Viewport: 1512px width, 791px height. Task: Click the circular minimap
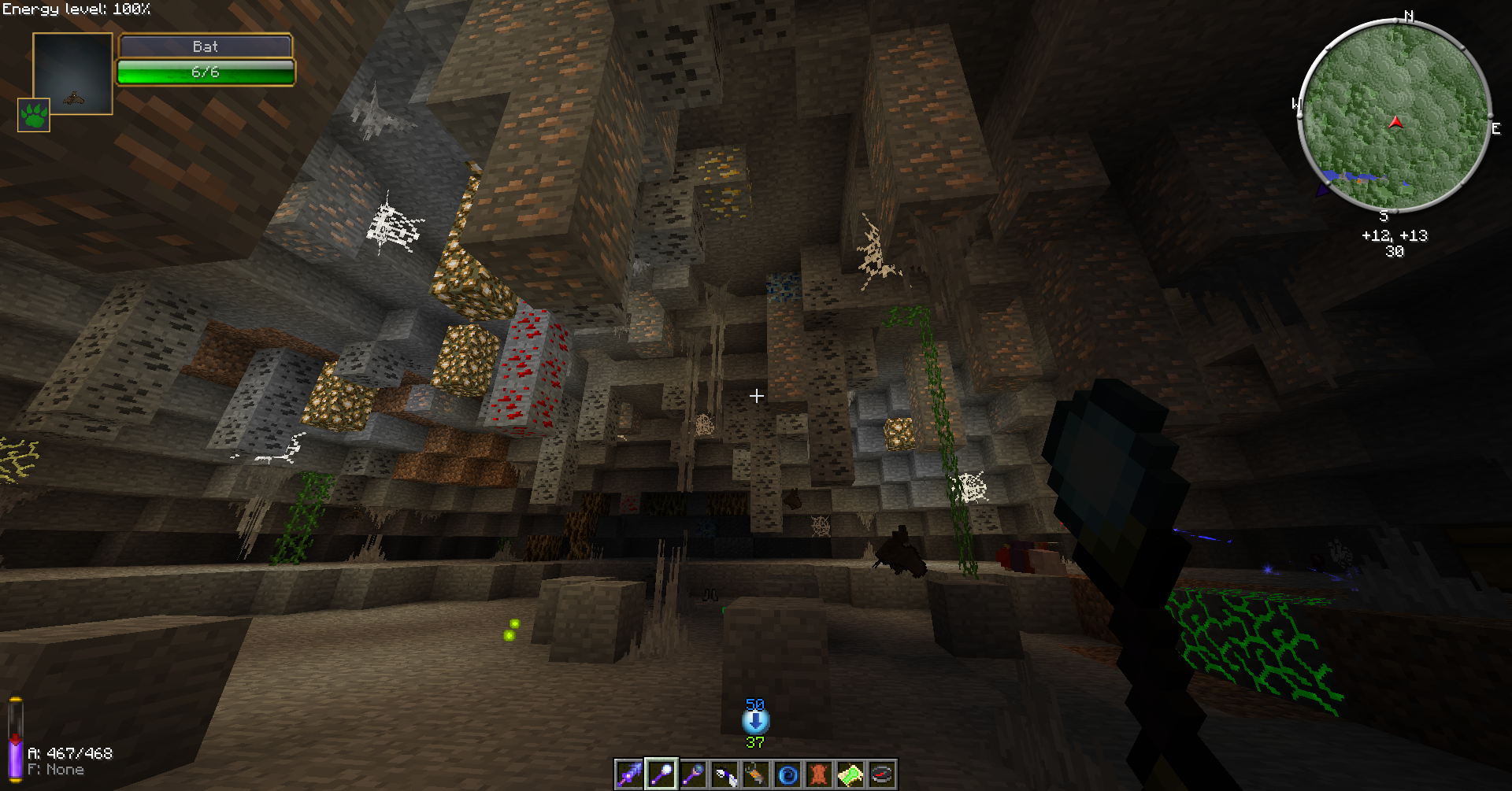(1394, 116)
